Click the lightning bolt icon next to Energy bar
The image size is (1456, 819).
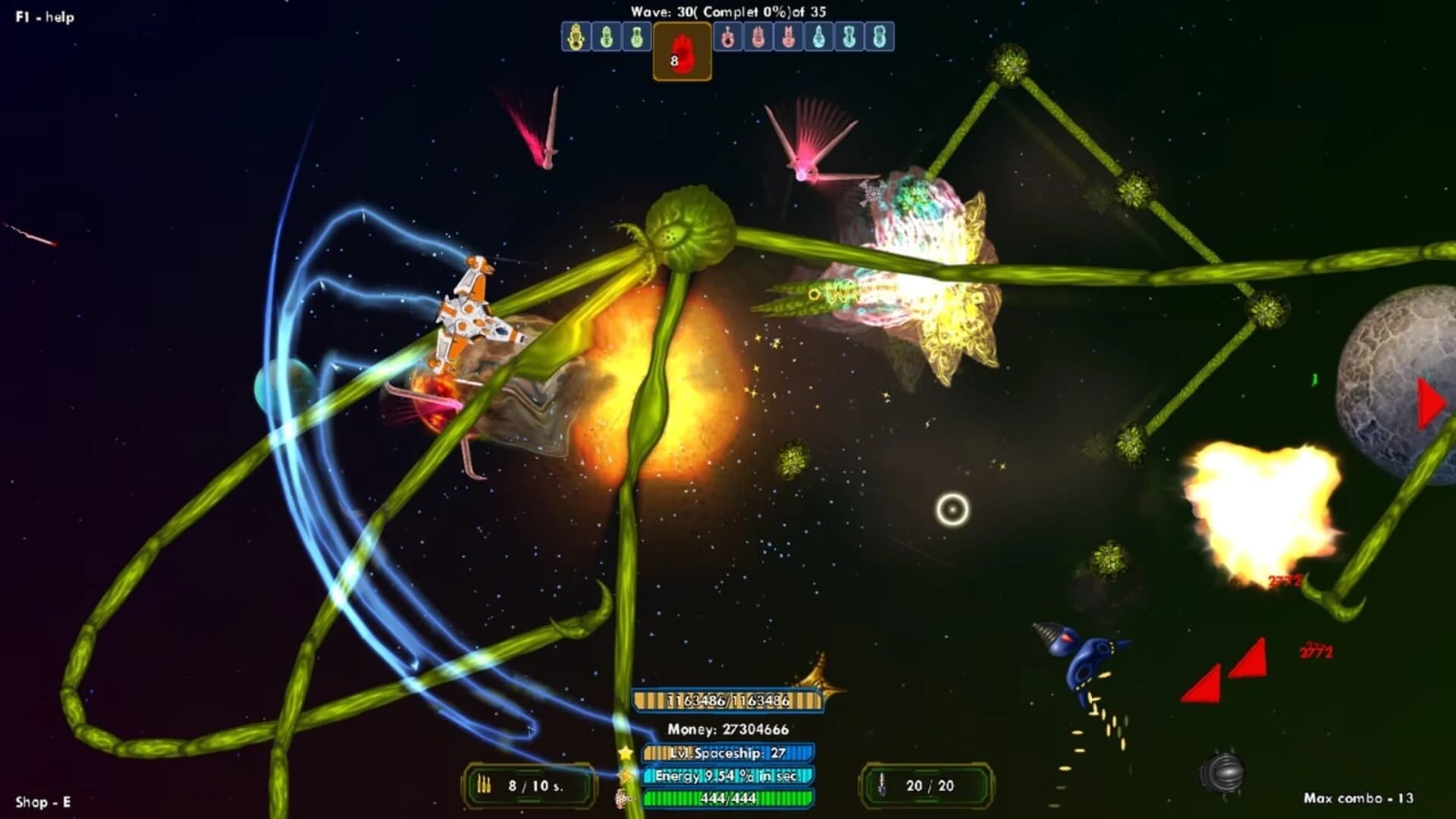[626, 774]
